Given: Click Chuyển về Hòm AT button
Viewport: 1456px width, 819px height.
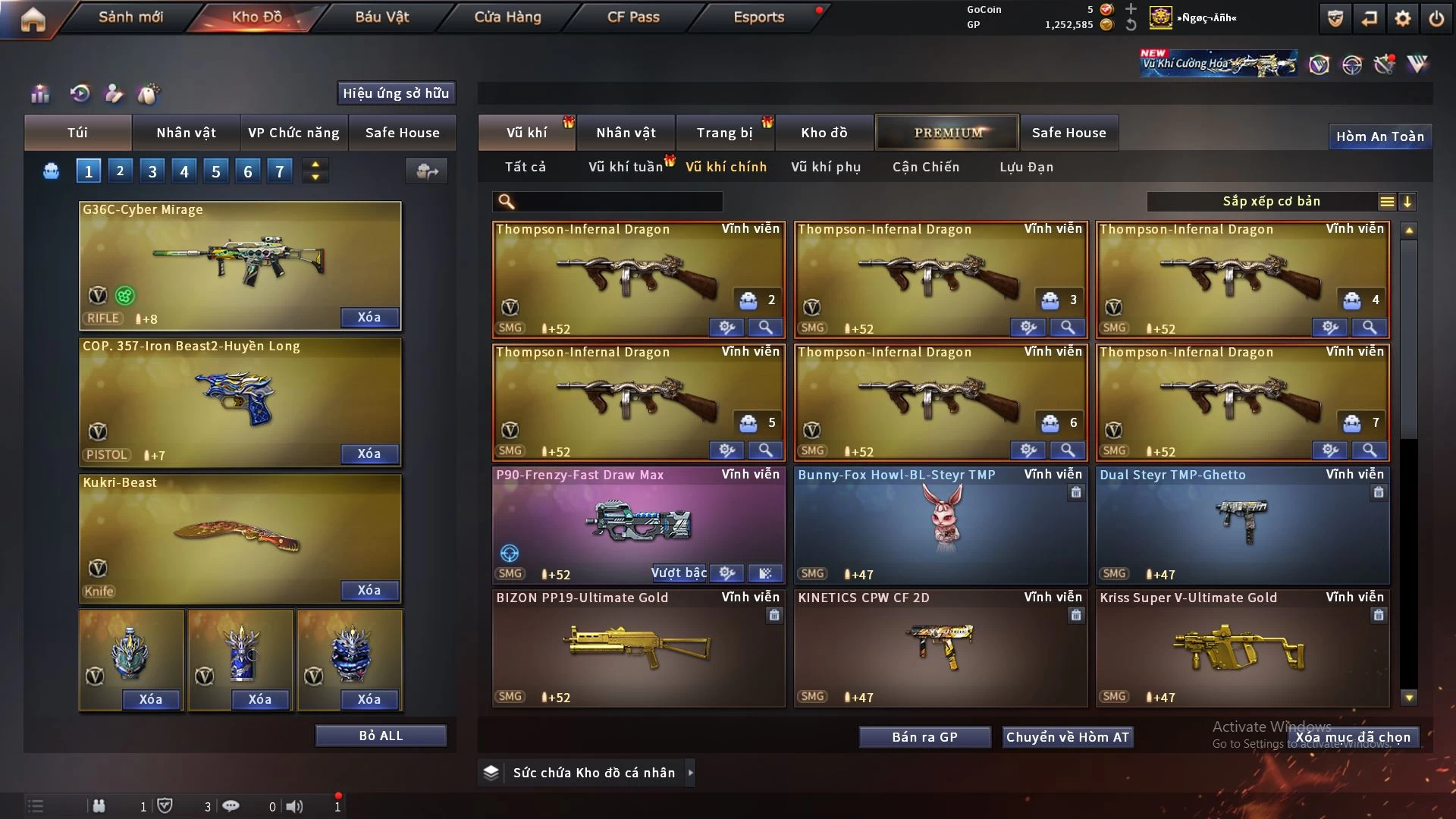Looking at the screenshot, I should click(1068, 737).
